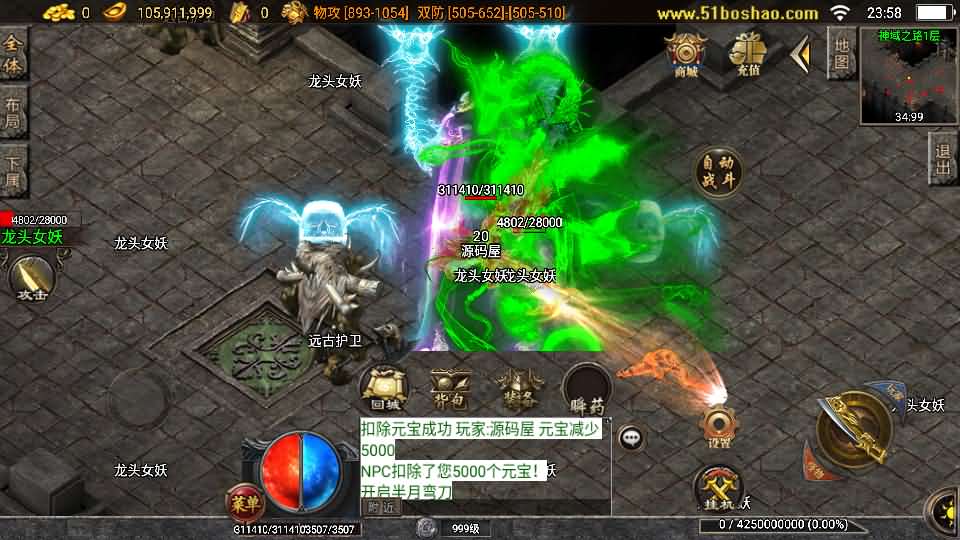This screenshot has height=540, width=960.
Task: Use the 瞬药 instant potion slot
Action: tap(586, 389)
